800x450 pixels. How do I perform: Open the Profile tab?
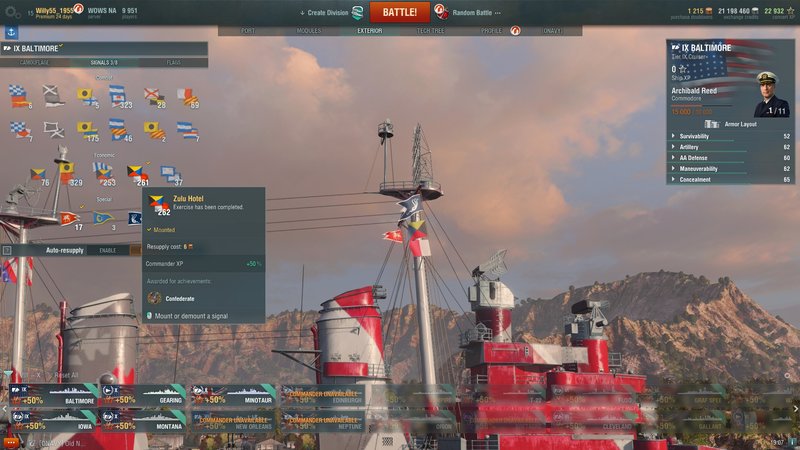point(491,31)
